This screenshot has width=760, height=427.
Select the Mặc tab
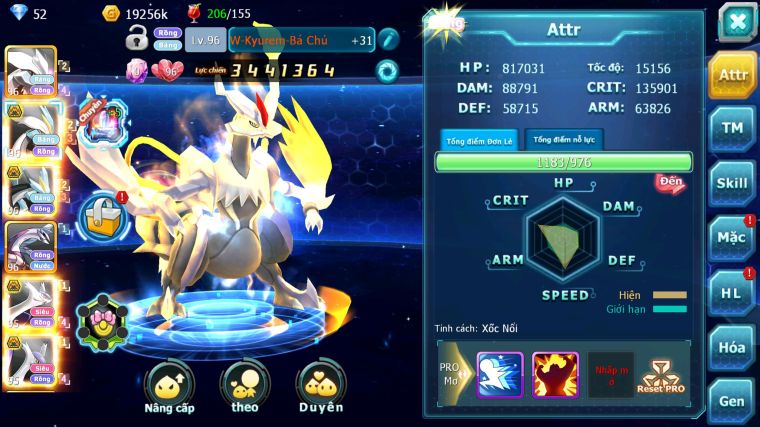pos(732,237)
